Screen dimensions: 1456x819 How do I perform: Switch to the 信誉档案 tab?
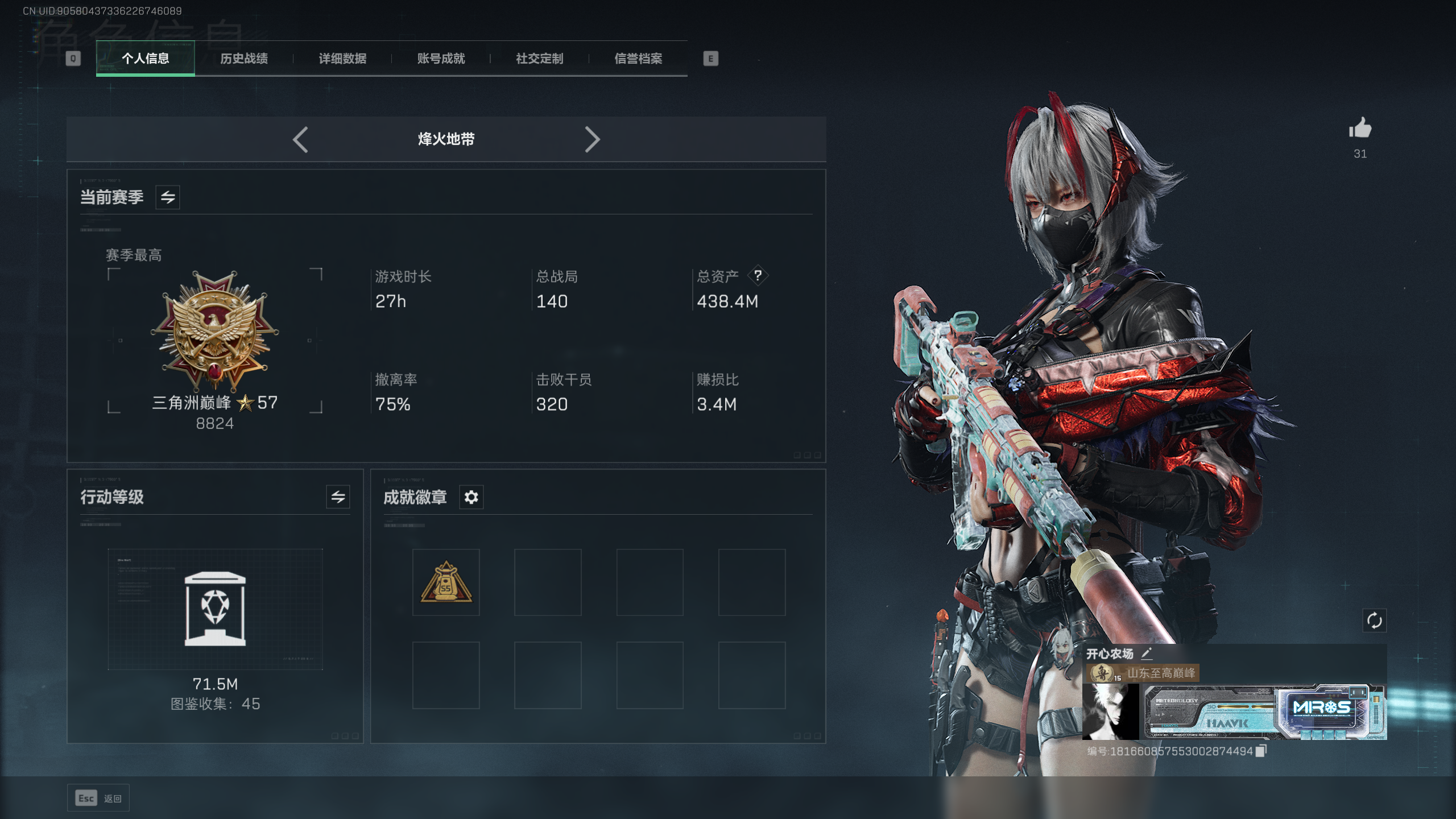639,59
